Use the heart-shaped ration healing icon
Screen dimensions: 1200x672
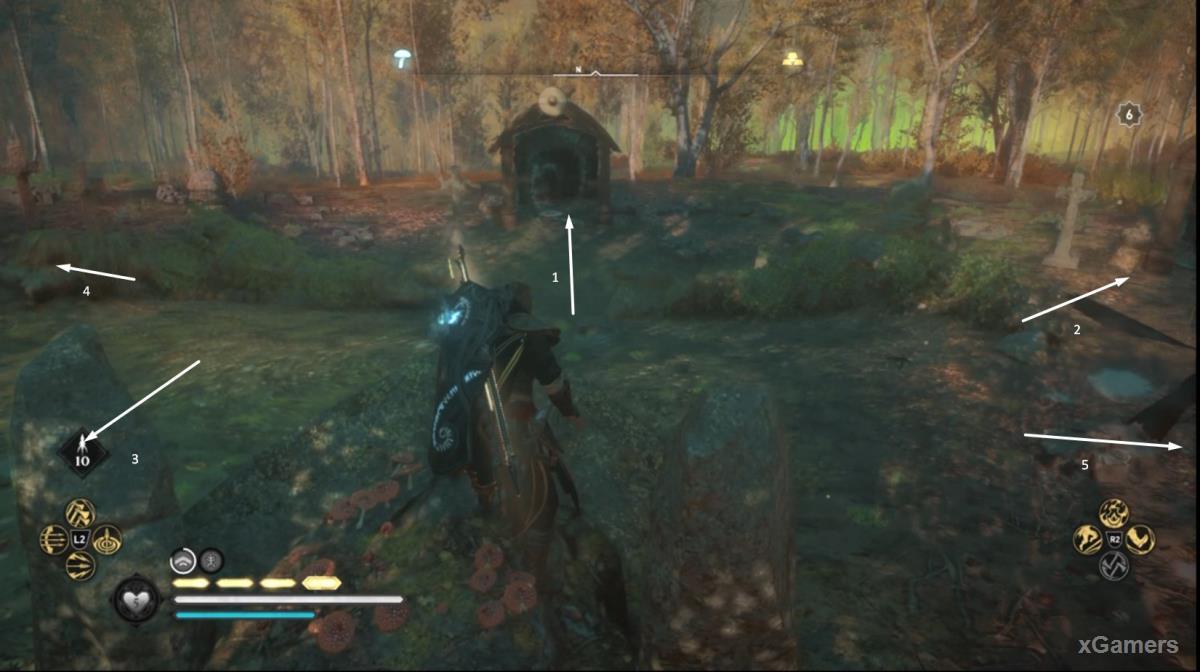pos(136,600)
